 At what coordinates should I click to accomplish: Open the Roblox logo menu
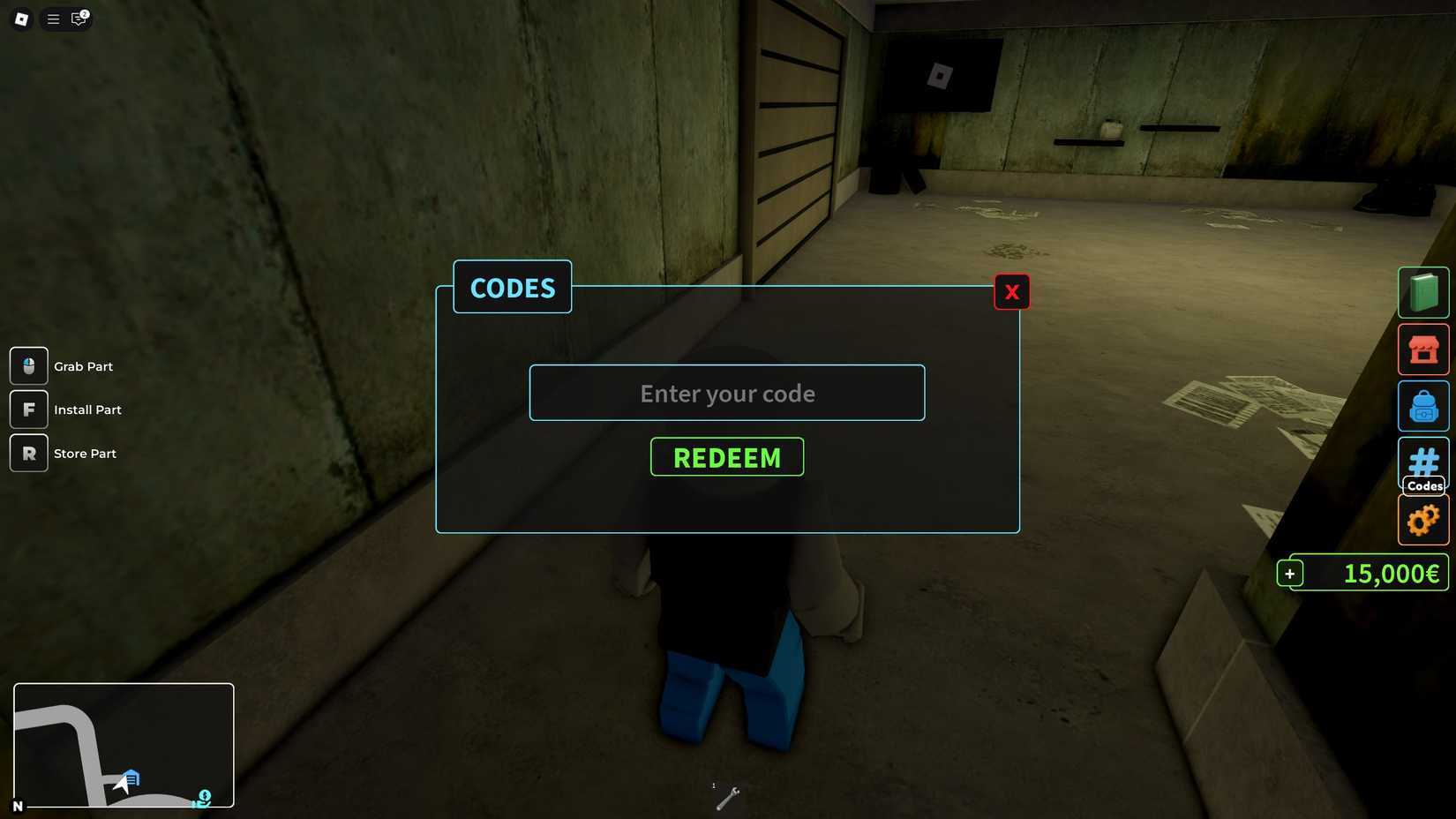point(21,19)
